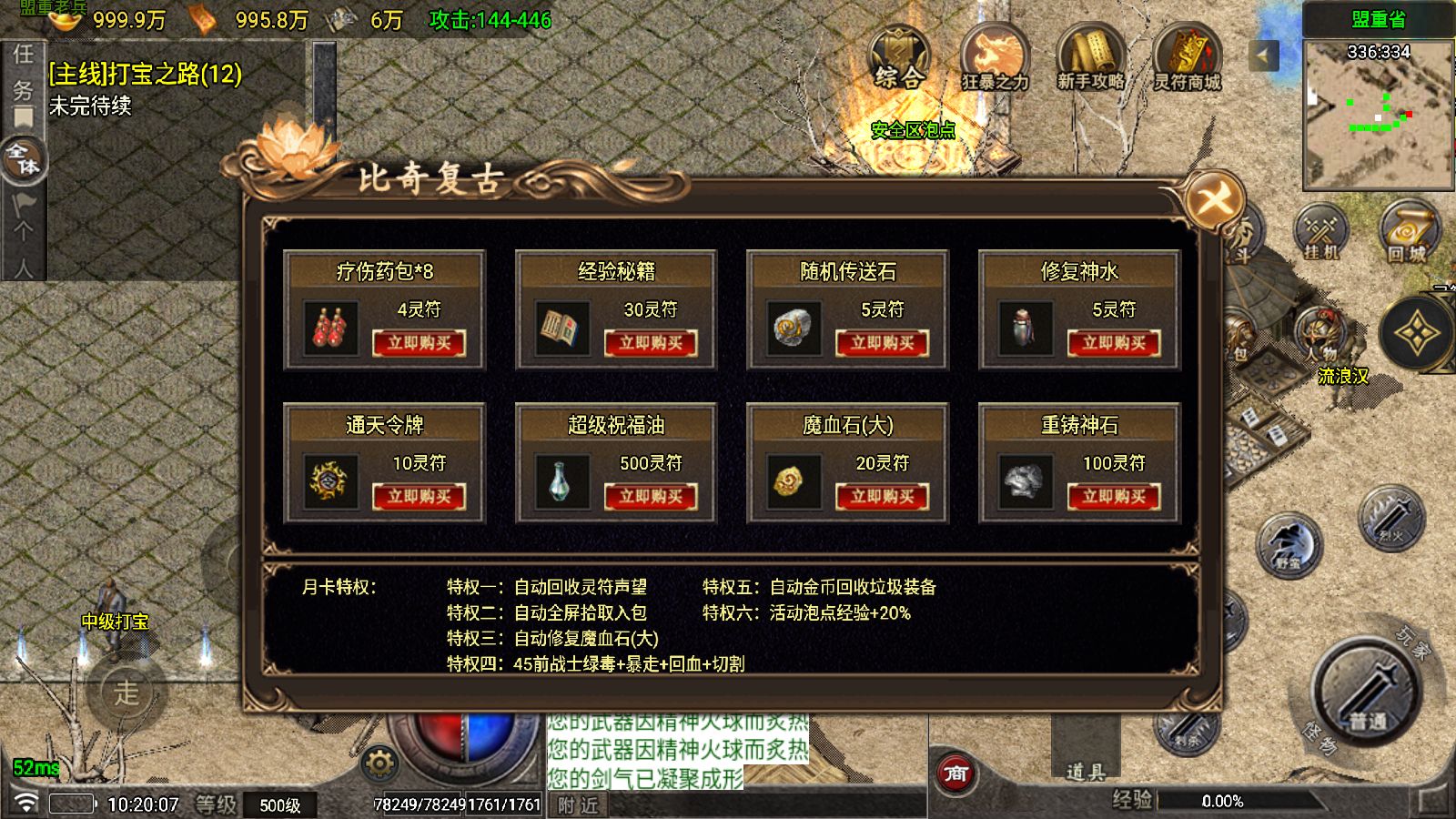The height and width of the screenshot is (819, 1456).
Task: Buy the 随机传送石 item
Action: point(882,343)
